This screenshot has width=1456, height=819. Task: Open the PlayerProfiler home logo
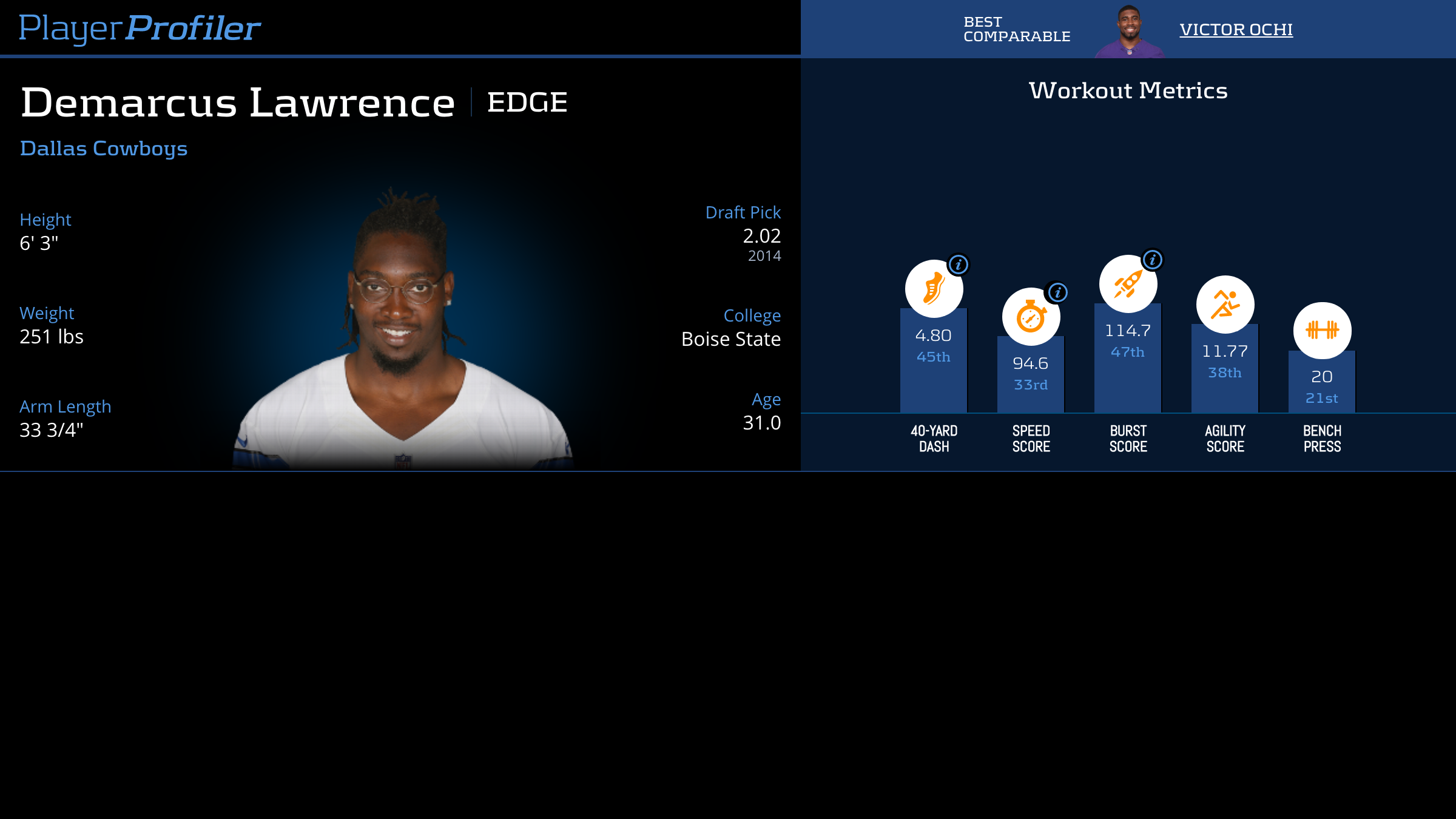click(140, 28)
